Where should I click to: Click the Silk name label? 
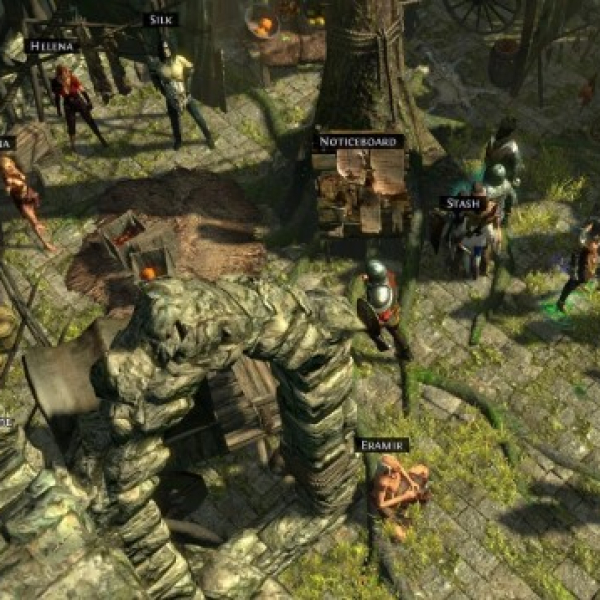pyautogui.click(x=161, y=19)
